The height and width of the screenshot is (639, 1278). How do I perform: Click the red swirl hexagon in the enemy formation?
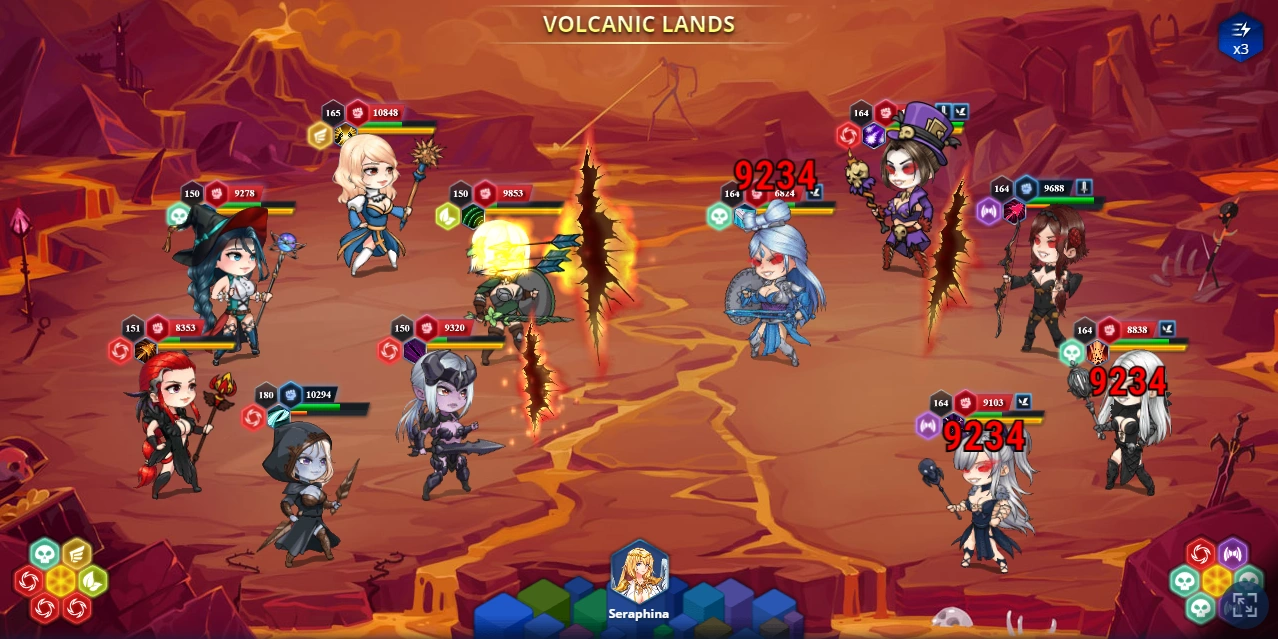click(x=1200, y=553)
